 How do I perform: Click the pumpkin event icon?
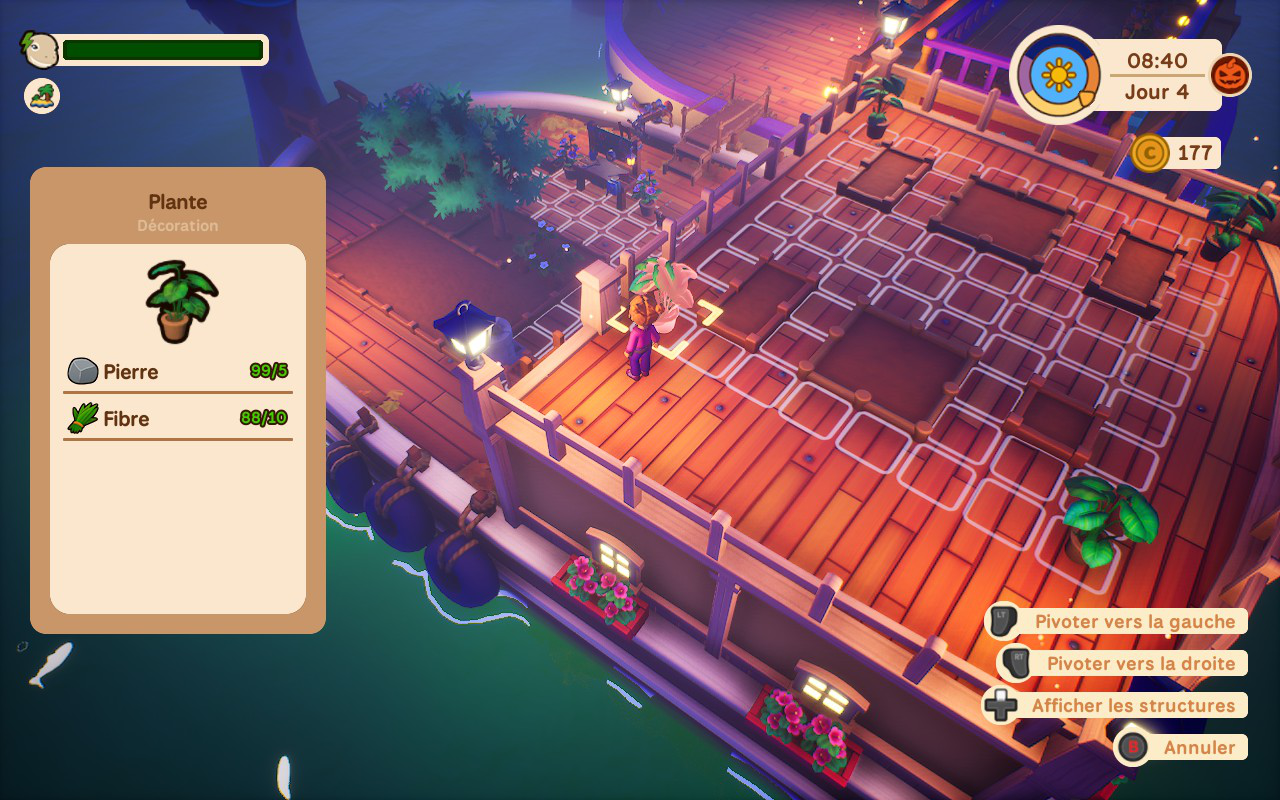(x=1230, y=75)
